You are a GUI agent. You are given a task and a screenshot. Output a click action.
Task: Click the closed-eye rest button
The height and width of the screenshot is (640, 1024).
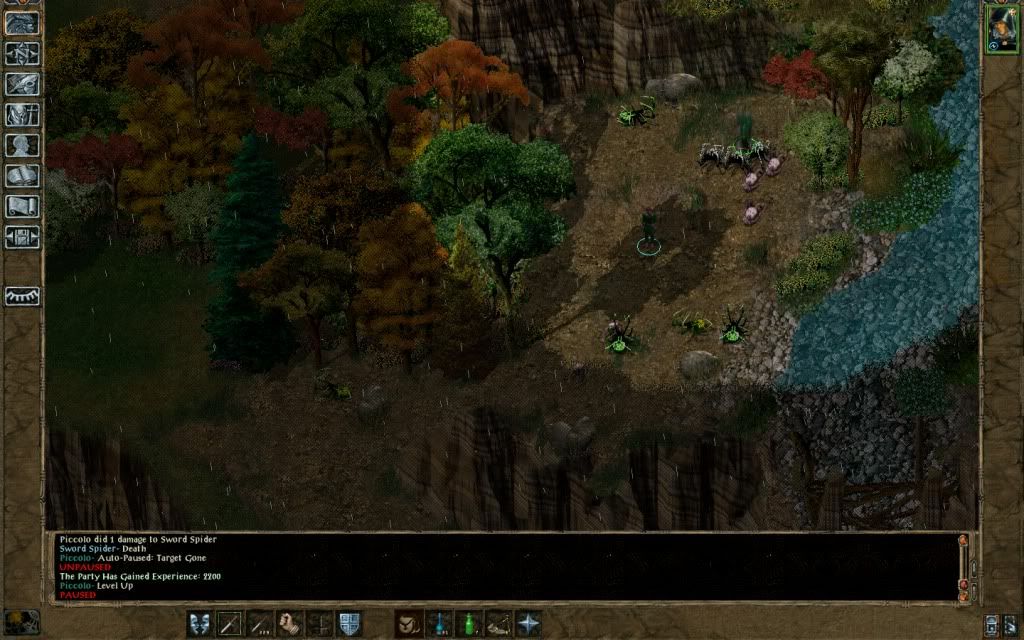(x=22, y=297)
